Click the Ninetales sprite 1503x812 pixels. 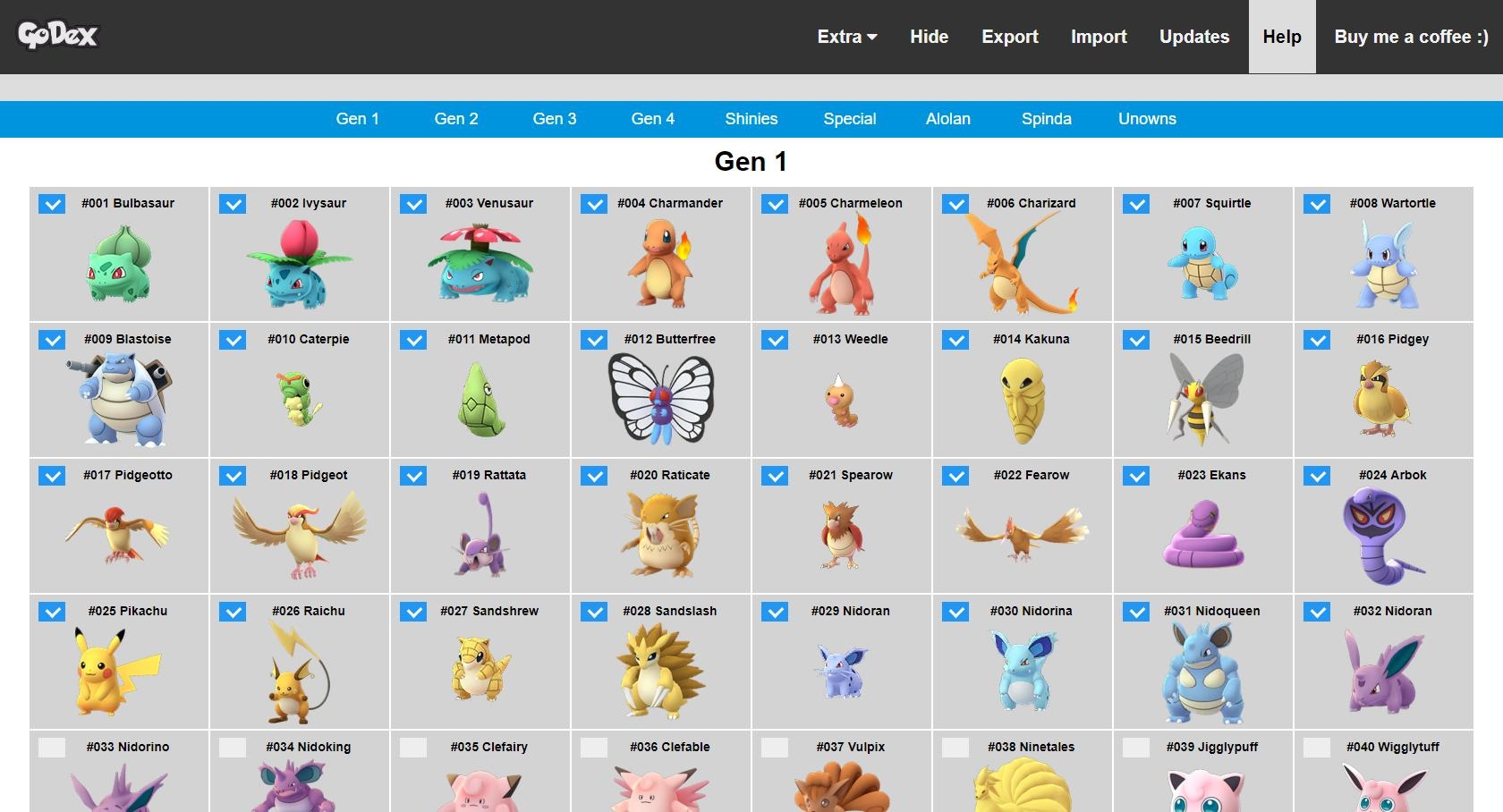click(x=1024, y=791)
